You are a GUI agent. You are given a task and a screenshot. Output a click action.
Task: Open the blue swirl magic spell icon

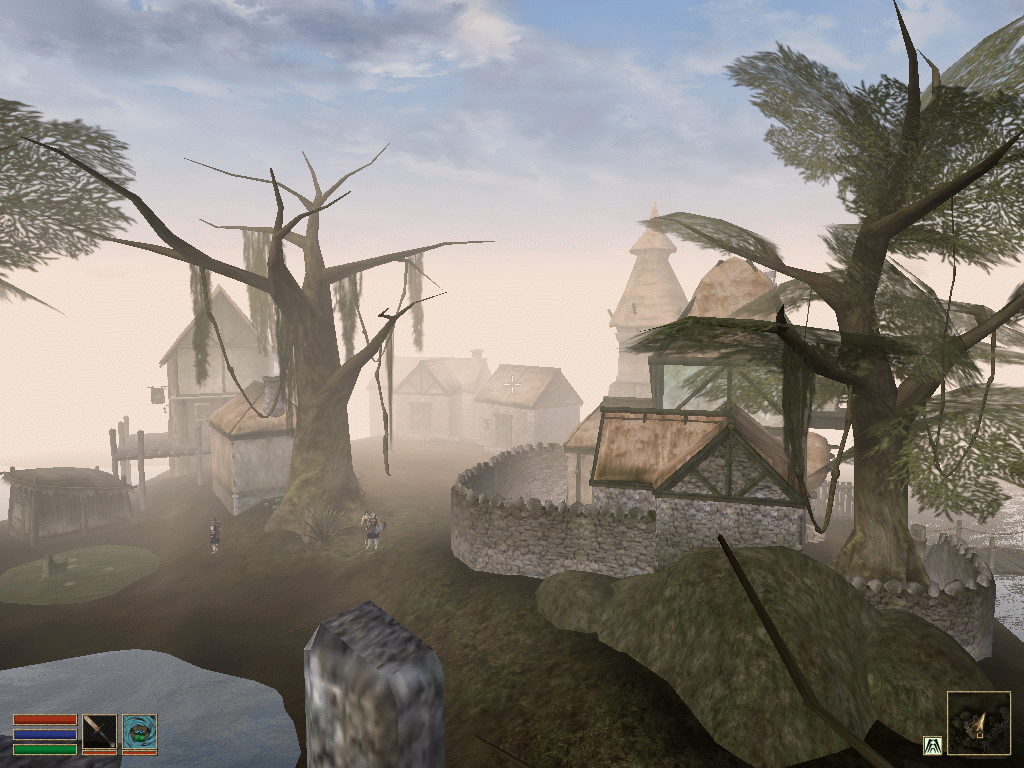coord(139,732)
